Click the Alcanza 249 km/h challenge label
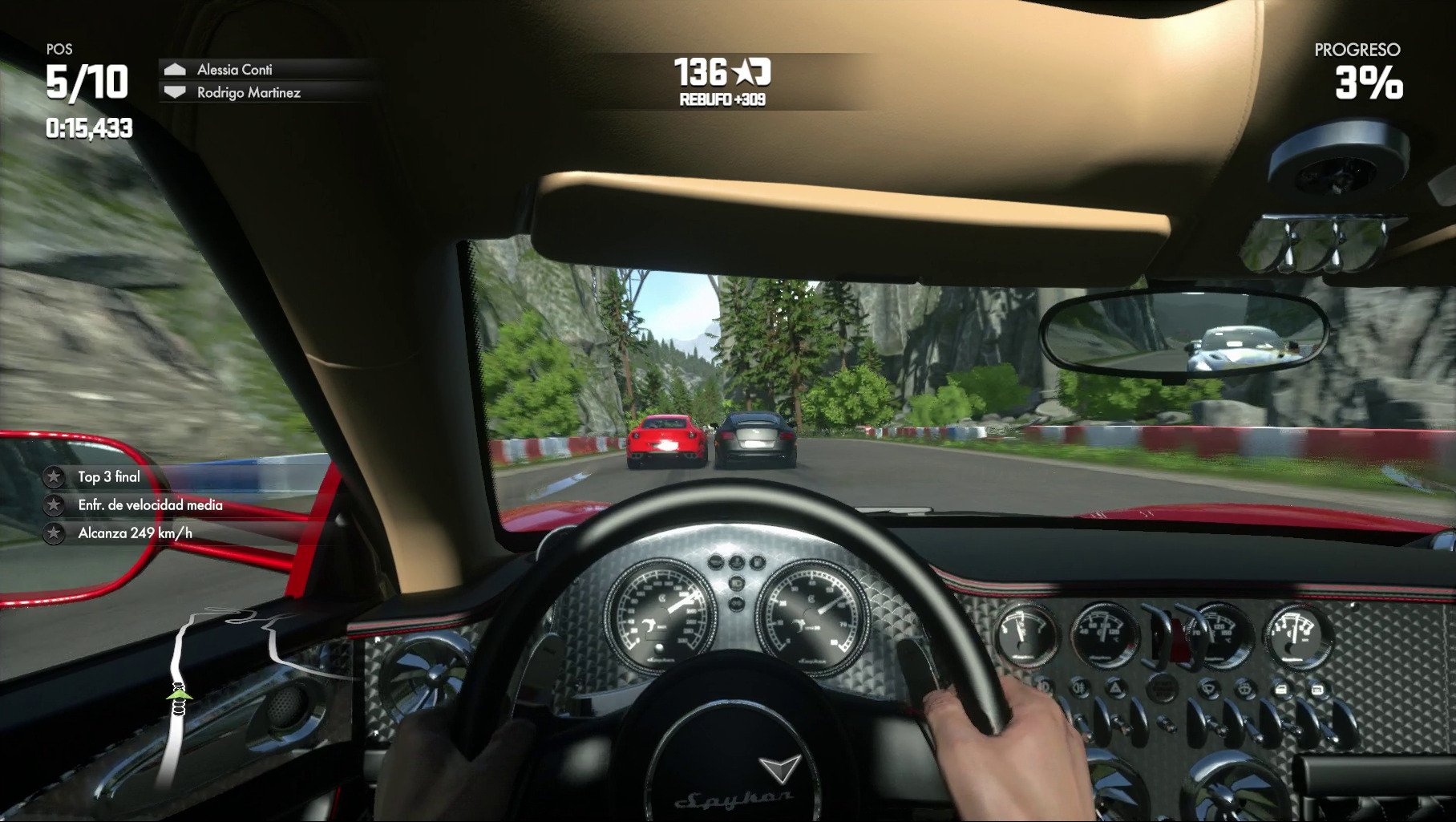This screenshot has height=822, width=1456. tap(135, 531)
